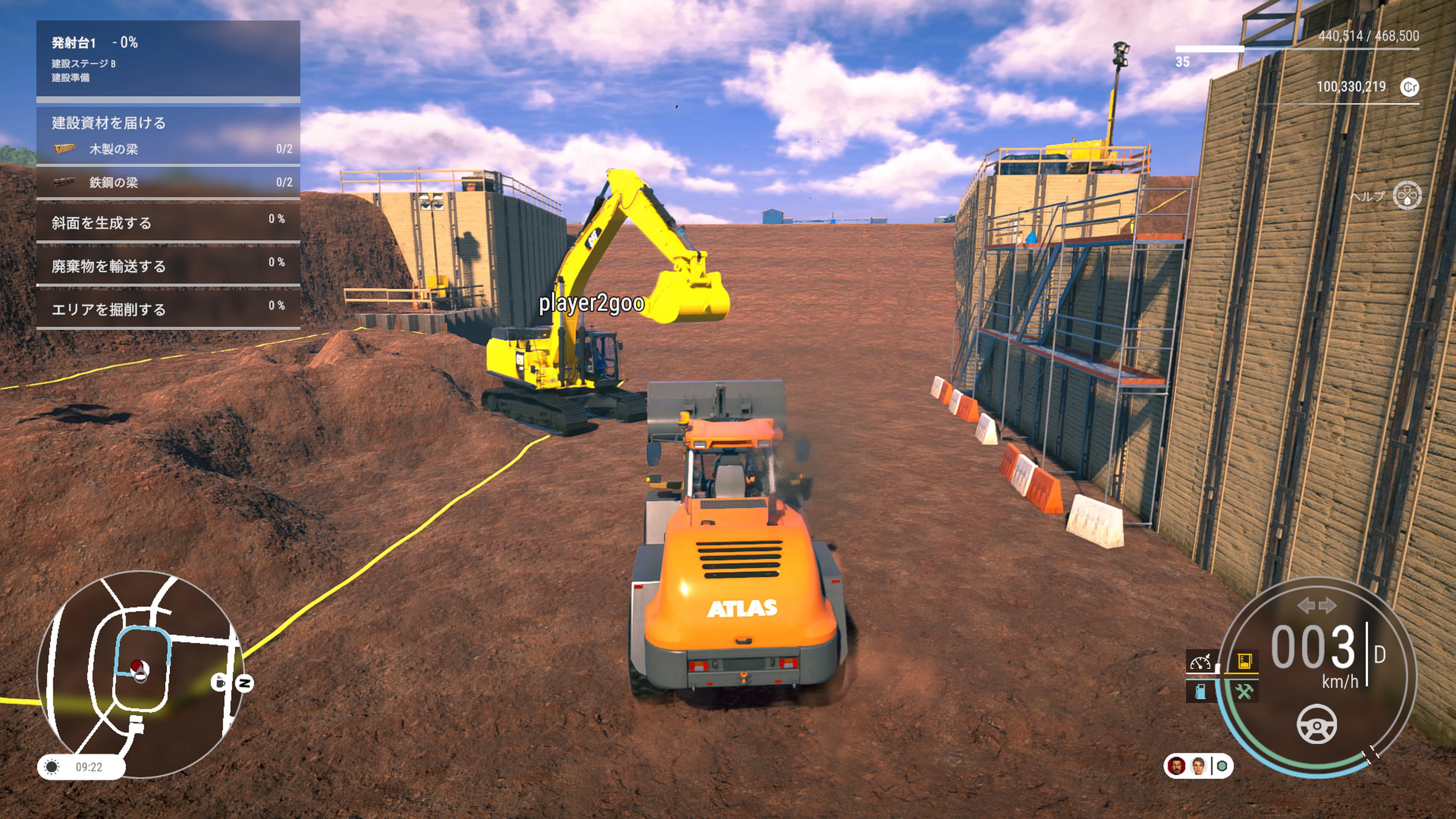1456x819 pixels.
Task: Select the north compass marker on minimap
Action: pos(245,683)
